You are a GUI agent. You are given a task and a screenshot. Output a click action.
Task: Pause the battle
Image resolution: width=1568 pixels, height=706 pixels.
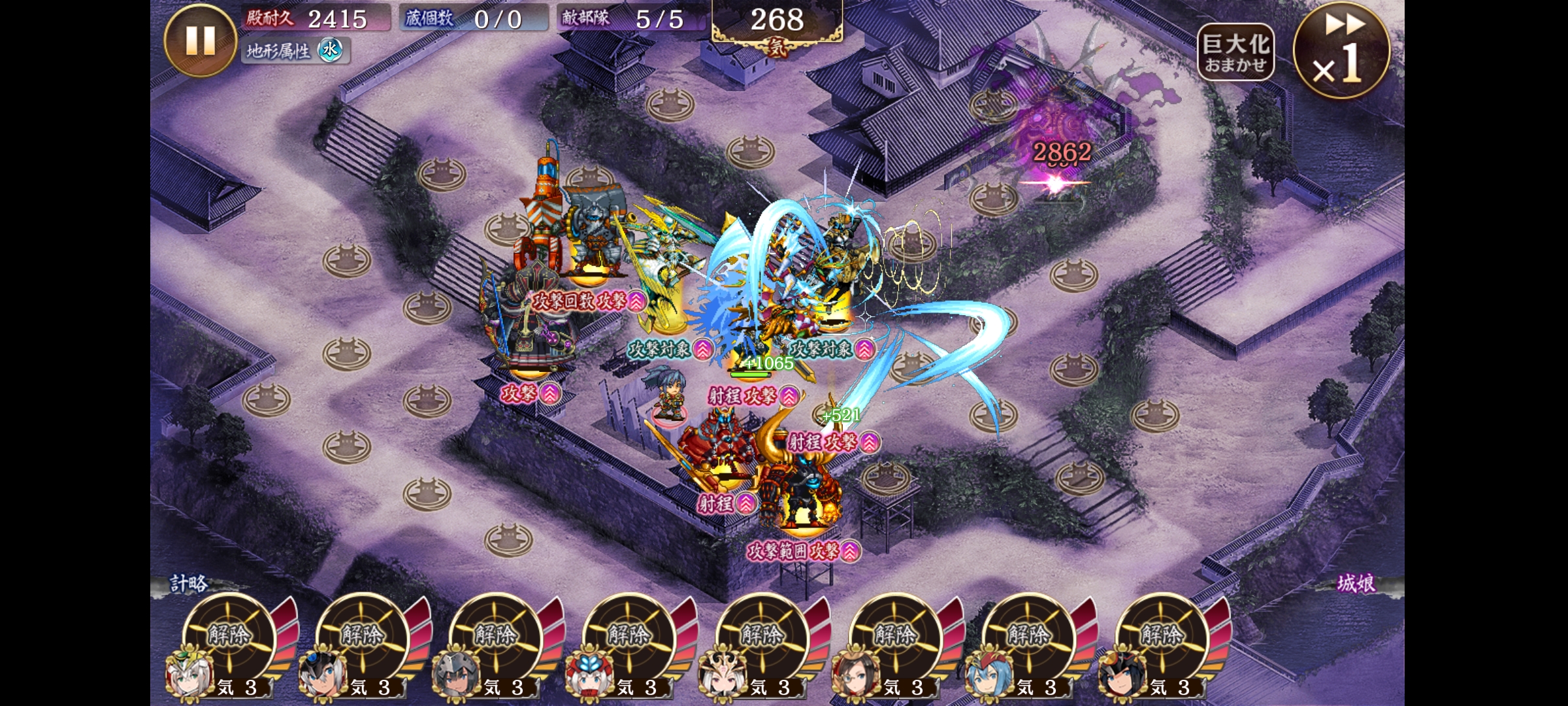point(200,41)
